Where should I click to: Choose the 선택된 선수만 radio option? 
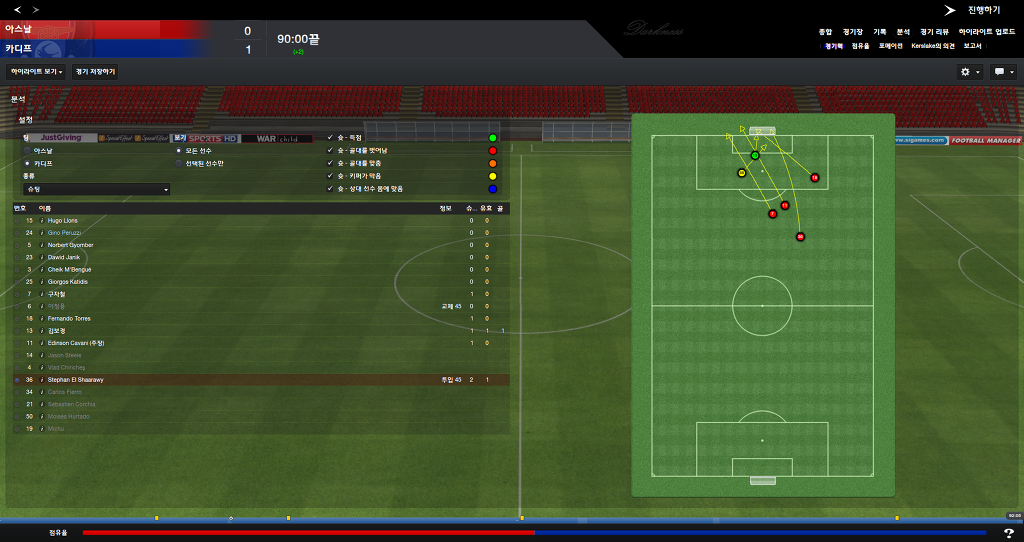[179, 163]
